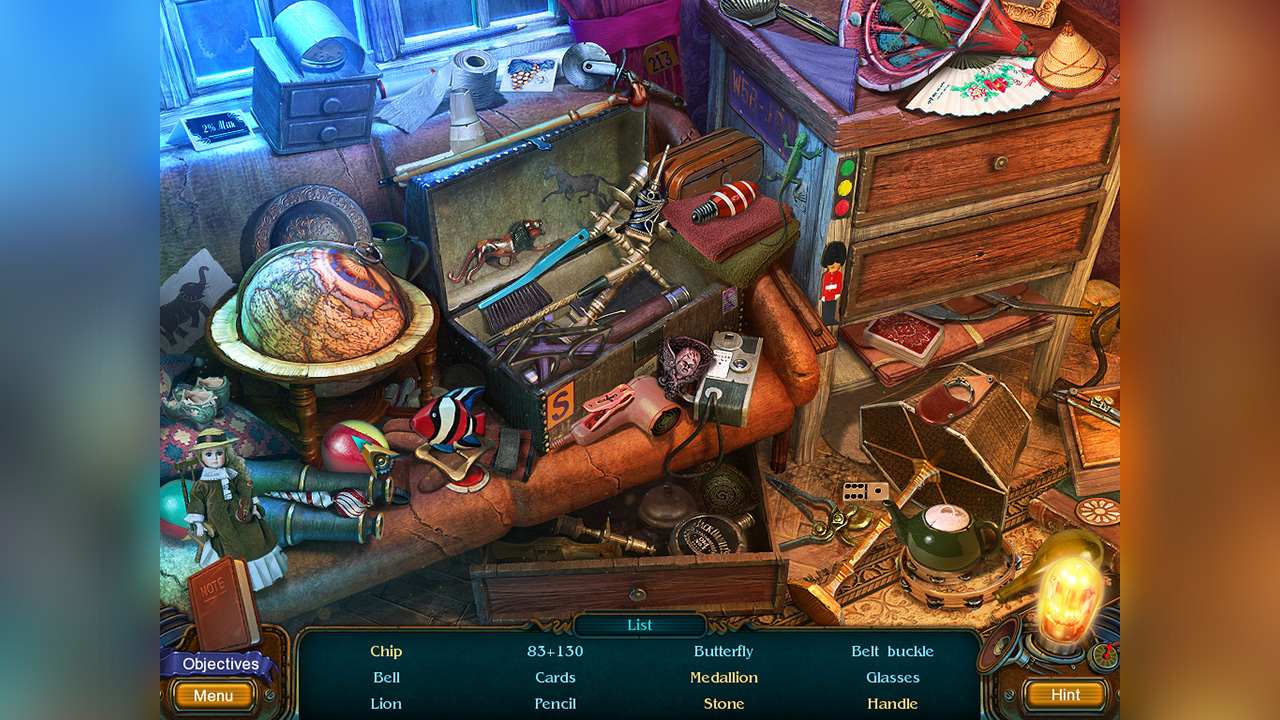The height and width of the screenshot is (720, 1280).
Task: Collapse the List panel
Action: tap(639, 624)
